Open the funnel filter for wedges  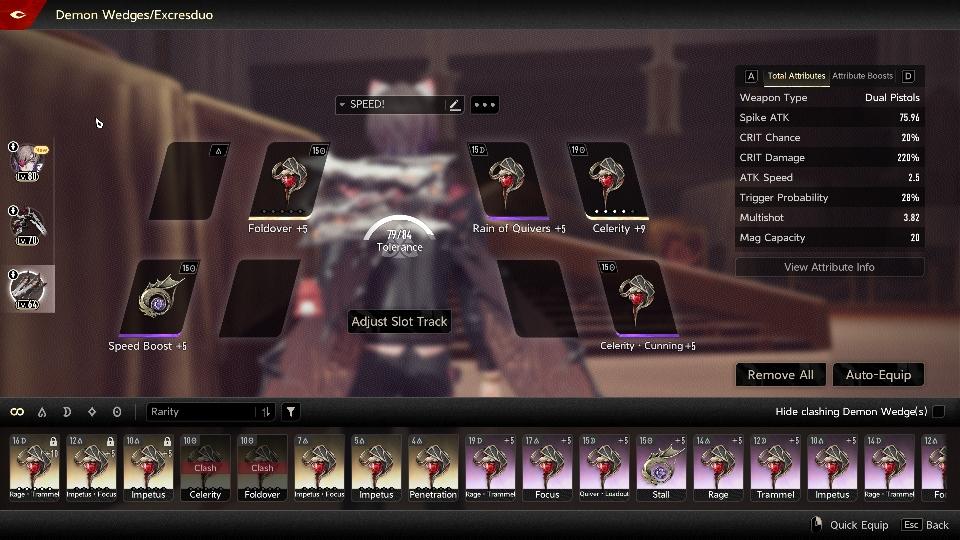click(291, 412)
